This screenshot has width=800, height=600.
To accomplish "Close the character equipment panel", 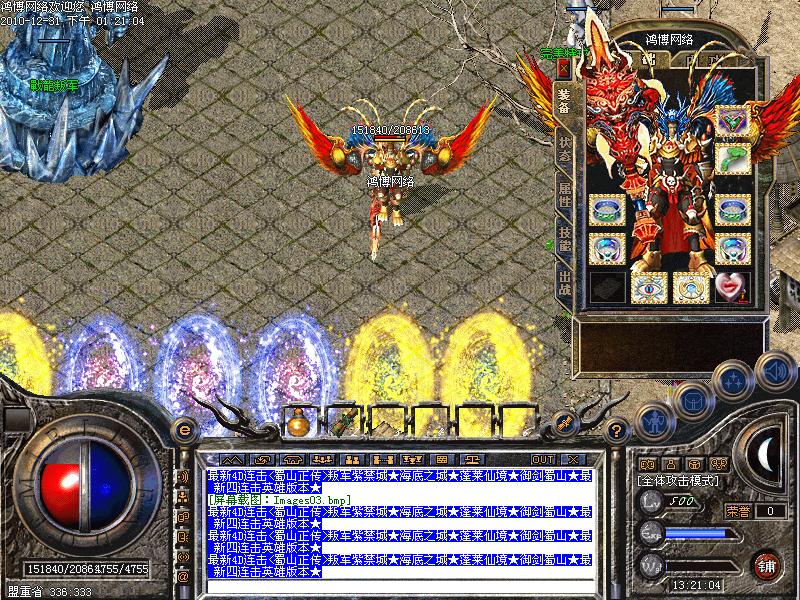I will (564, 68).
